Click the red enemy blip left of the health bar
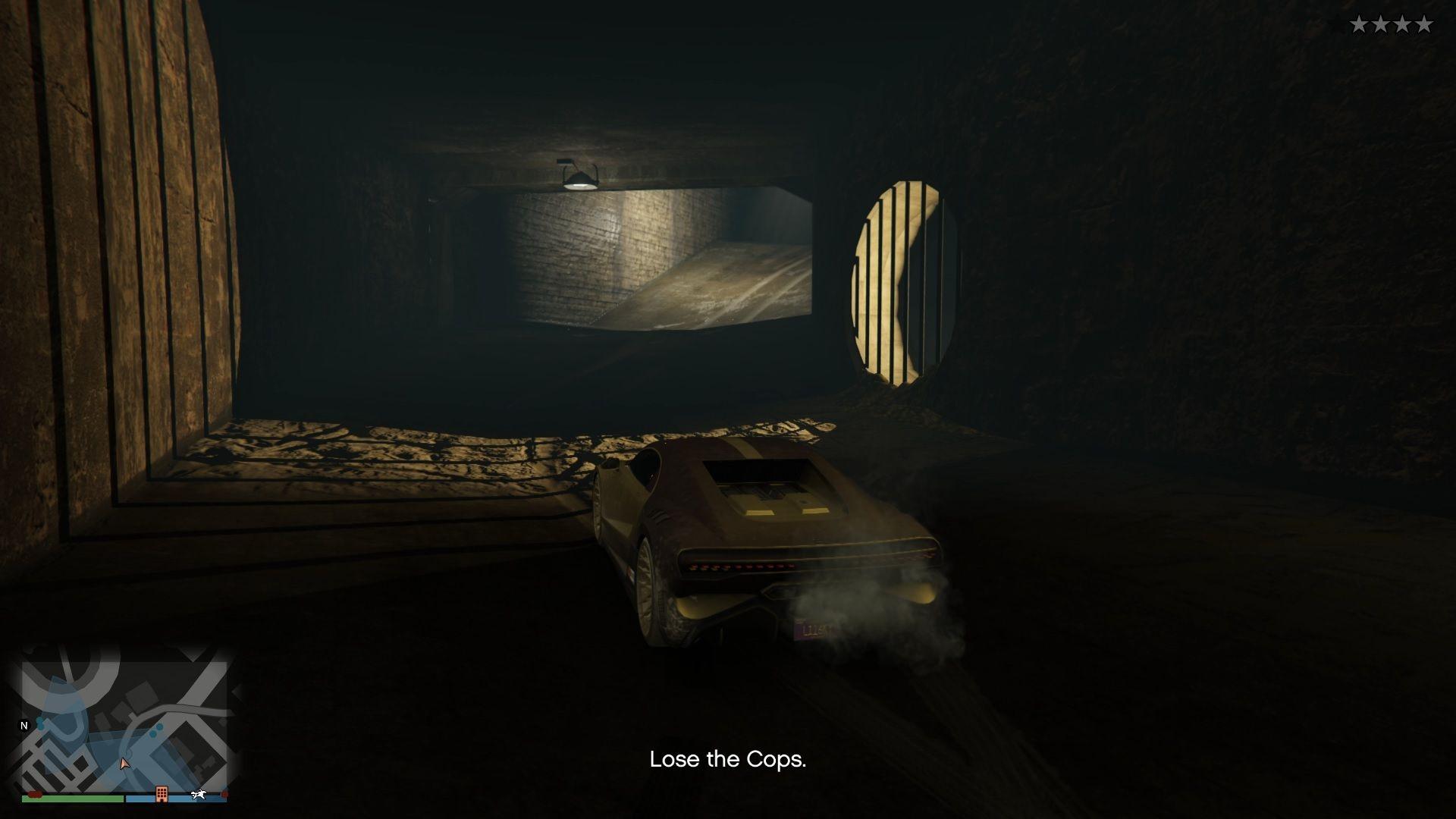The width and height of the screenshot is (1456, 819). pyautogui.click(x=35, y=793)
